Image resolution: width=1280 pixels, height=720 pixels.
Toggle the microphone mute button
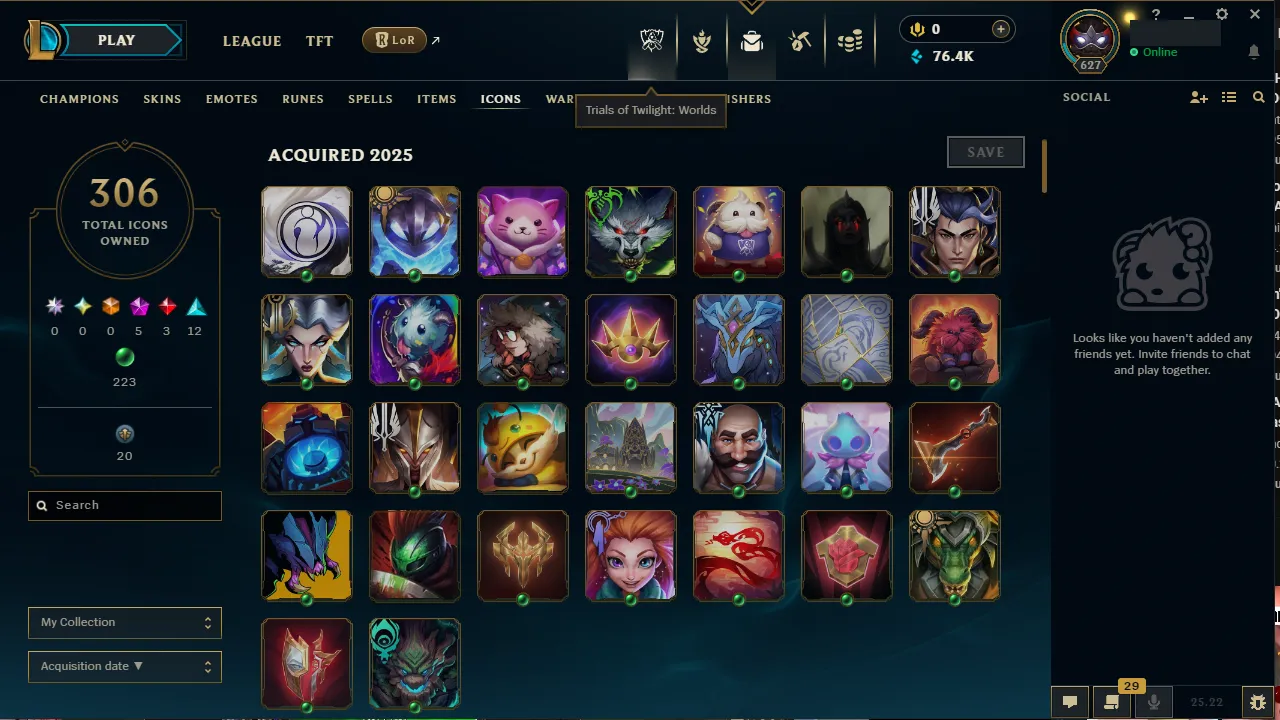(x=1152, y=702)
